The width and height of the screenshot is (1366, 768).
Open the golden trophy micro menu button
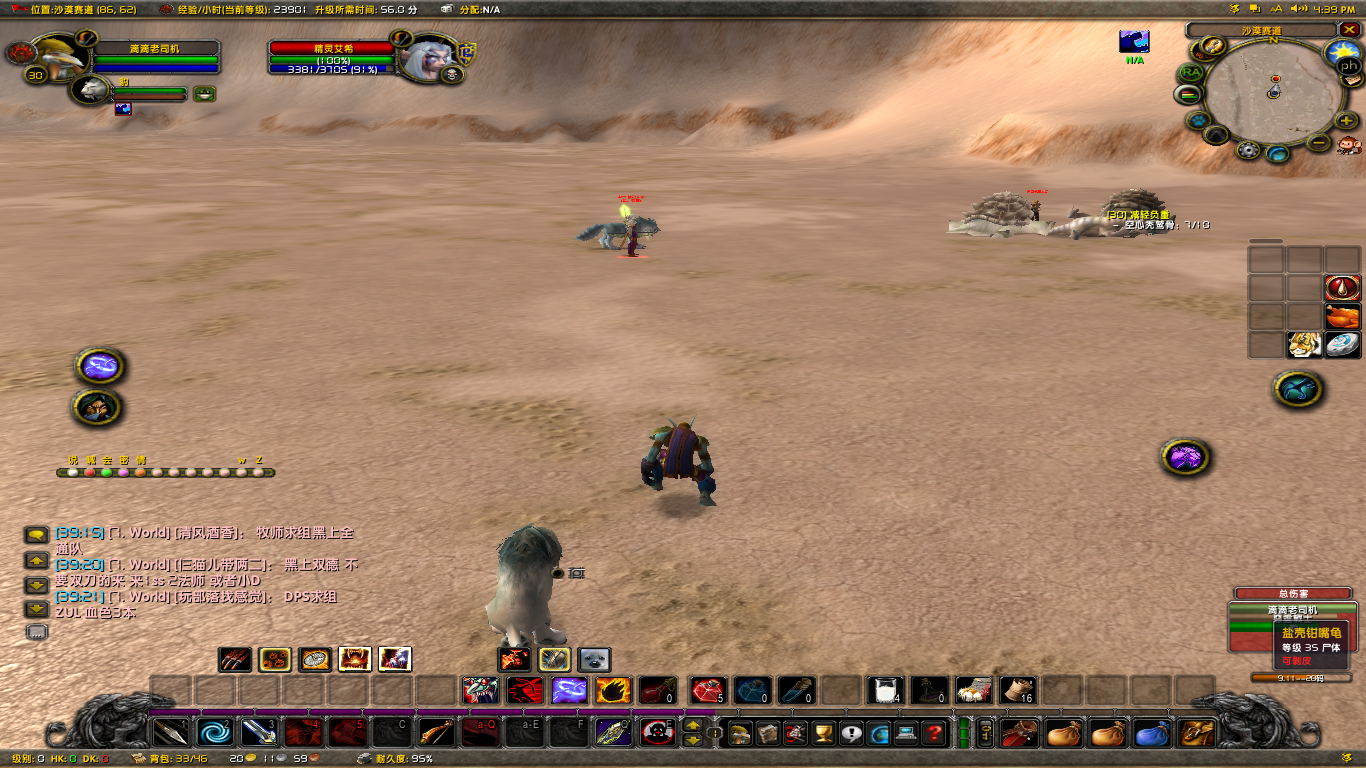[823, 733]
